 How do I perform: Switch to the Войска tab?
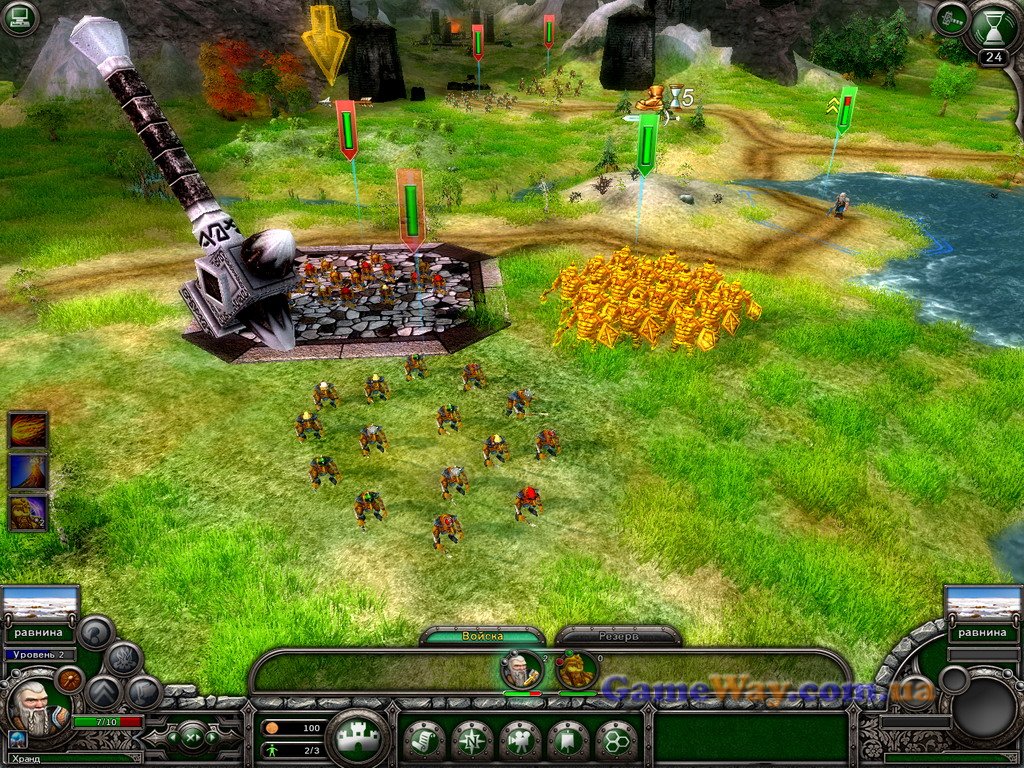[482, 636]
